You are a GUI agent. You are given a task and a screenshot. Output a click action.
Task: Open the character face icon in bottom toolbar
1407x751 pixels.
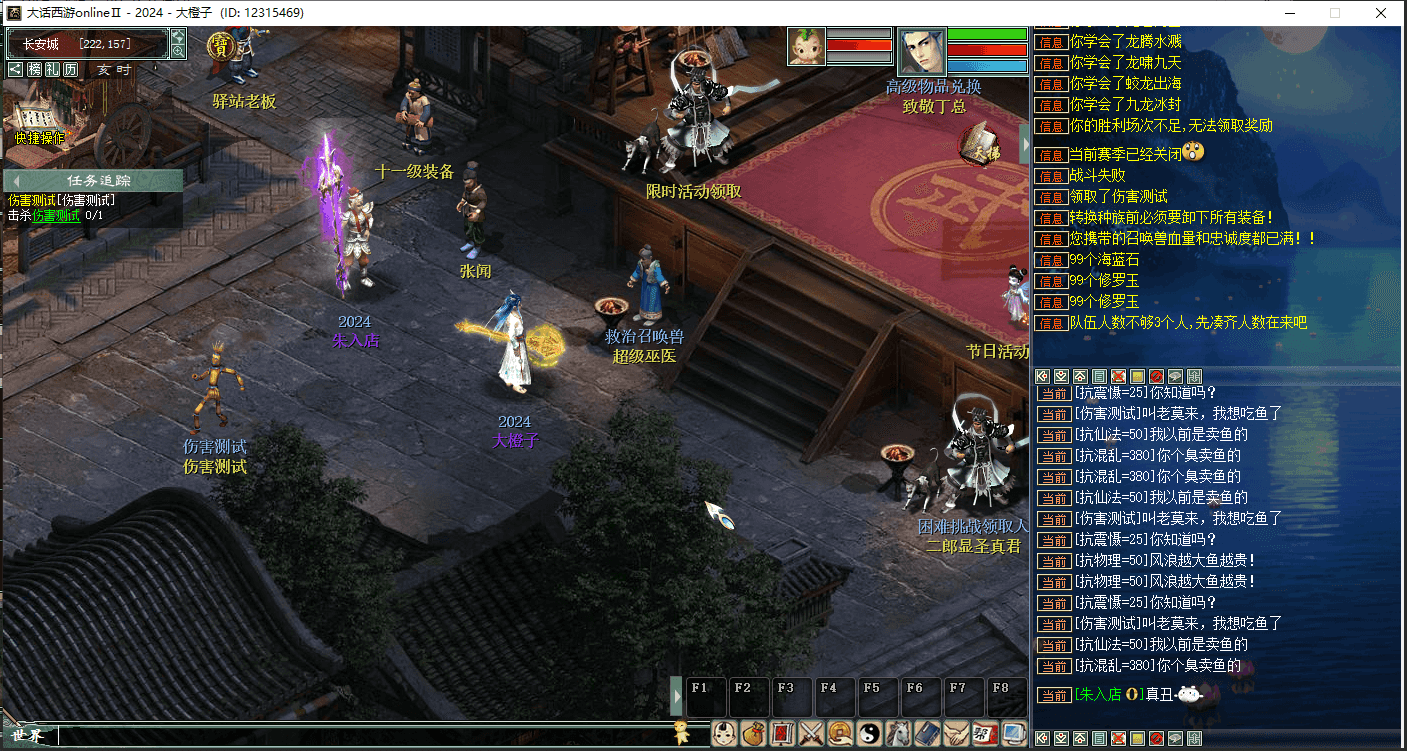click(x=725, y=733)
